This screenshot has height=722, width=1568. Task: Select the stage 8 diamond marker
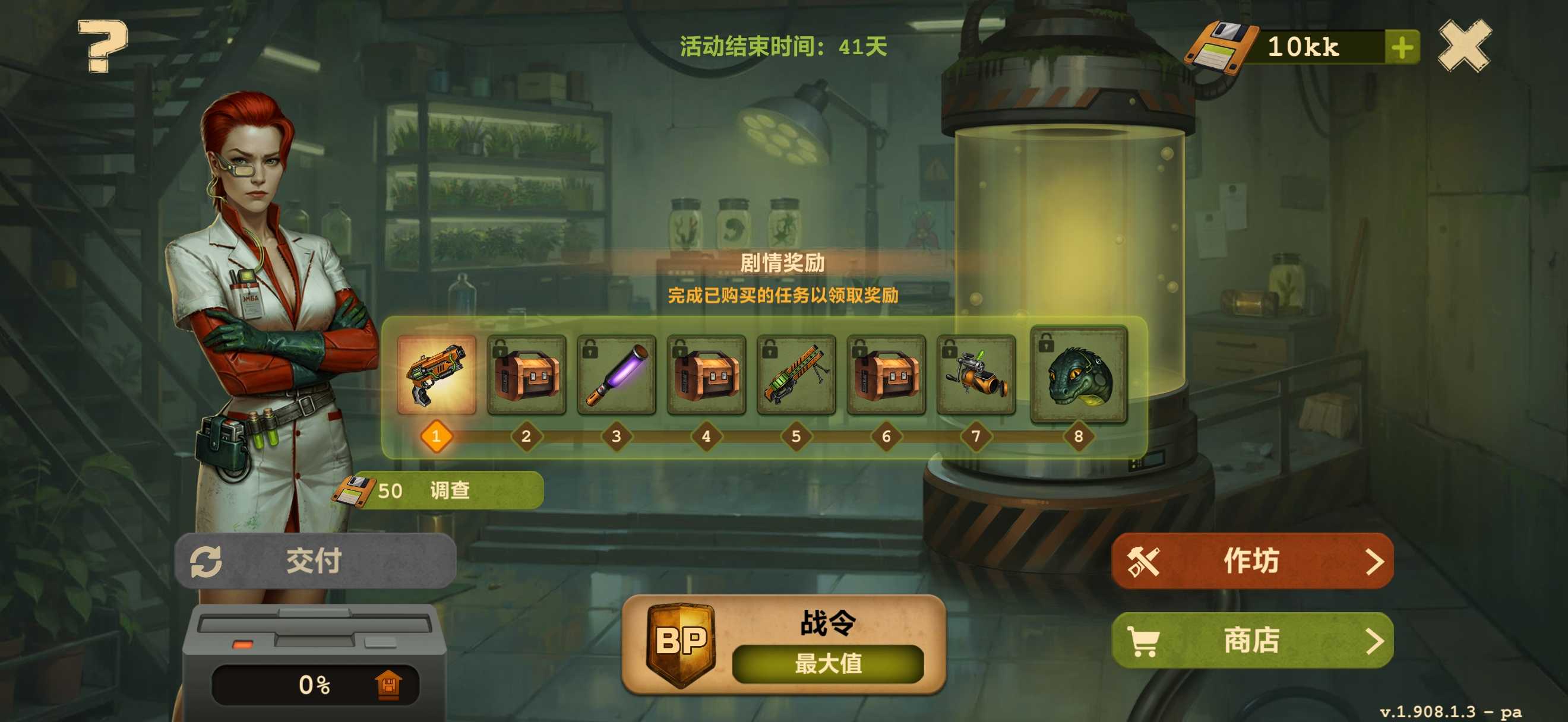1078,436
